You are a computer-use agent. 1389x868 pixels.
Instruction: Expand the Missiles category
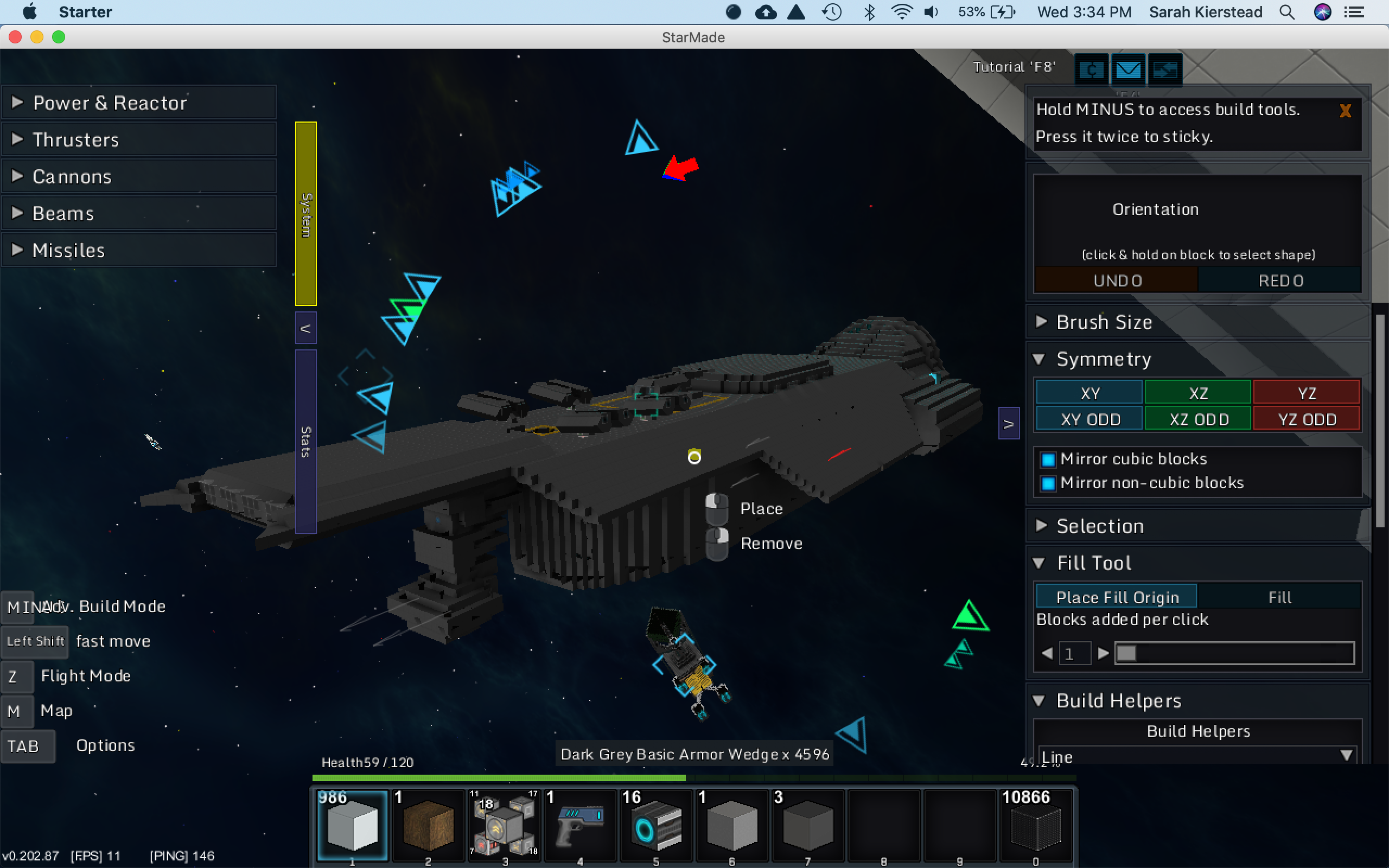click(x=138, y=250)
